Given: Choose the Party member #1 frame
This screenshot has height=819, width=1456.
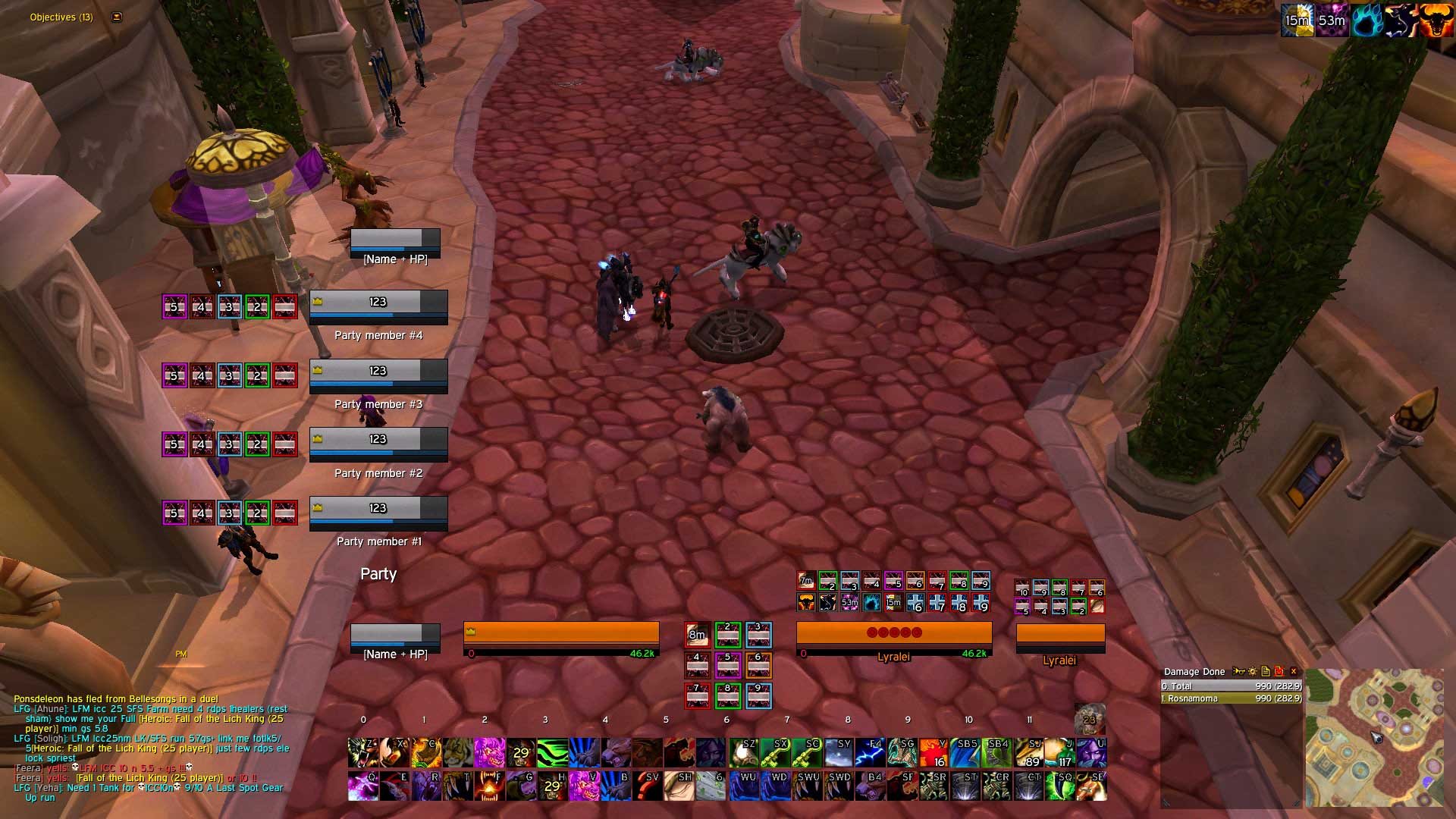Looking at the screenshot, I should [x=378, y=513].
